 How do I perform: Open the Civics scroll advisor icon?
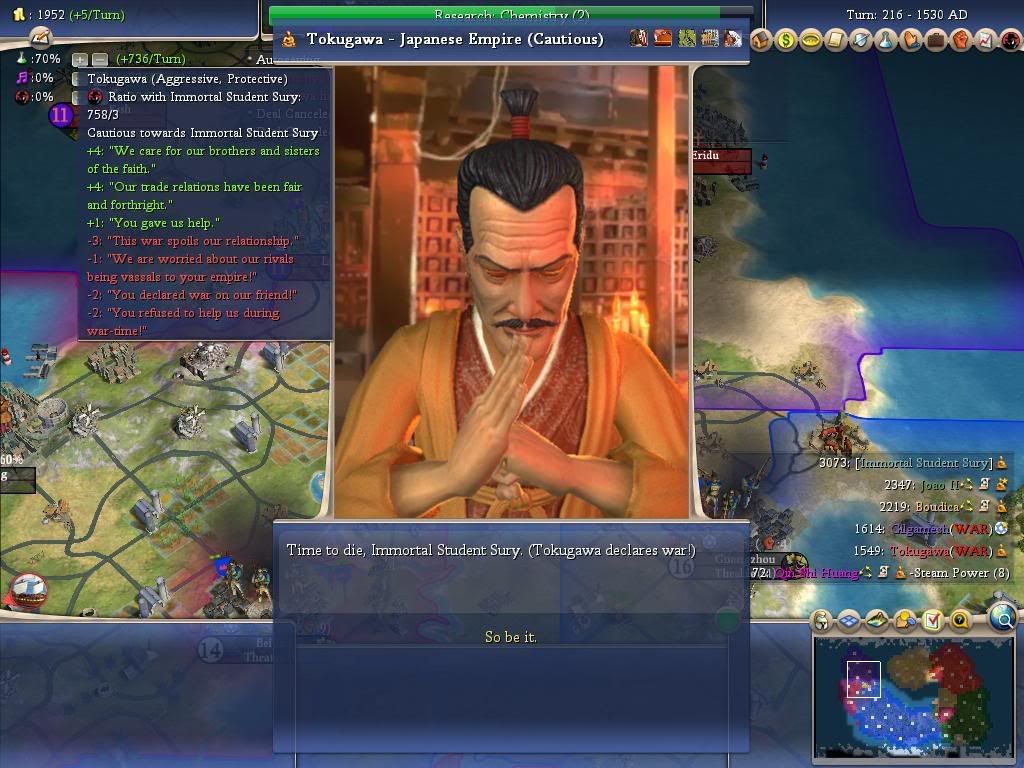836,40
